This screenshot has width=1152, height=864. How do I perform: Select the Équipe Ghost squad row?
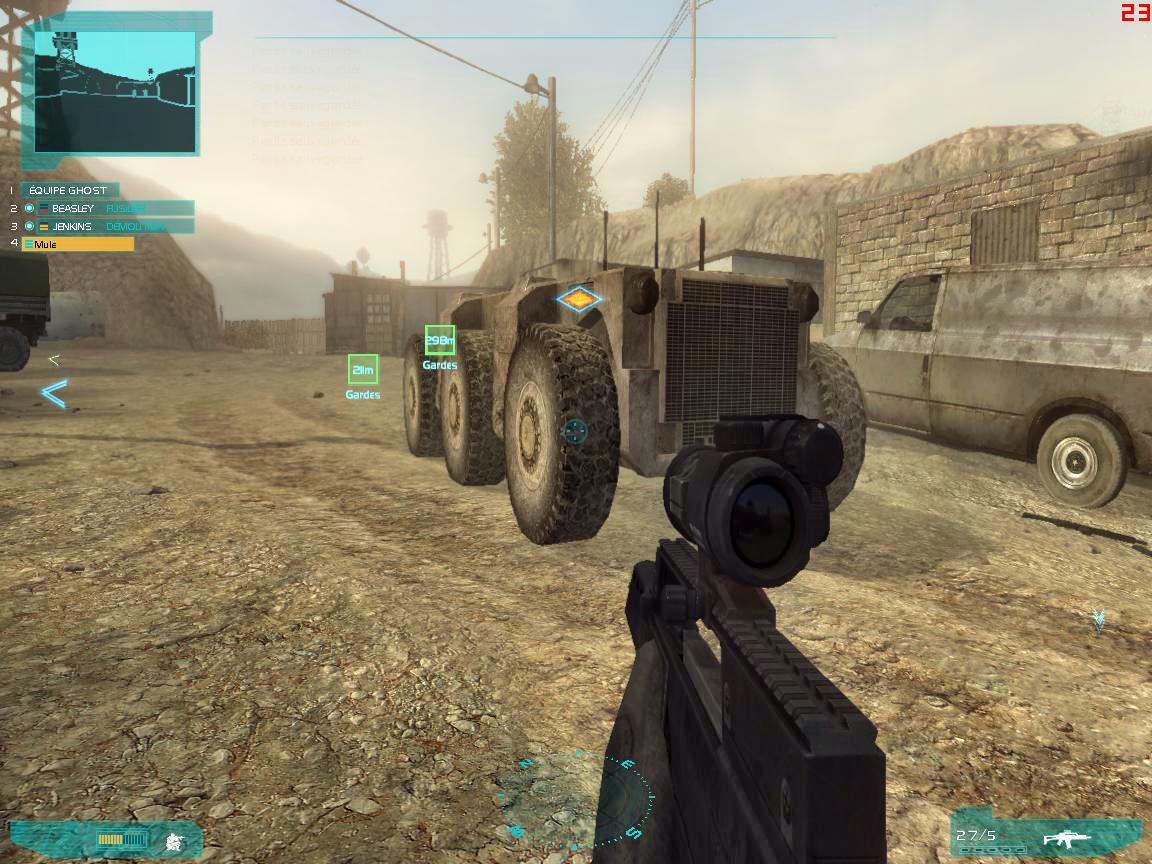coord(68,190)
